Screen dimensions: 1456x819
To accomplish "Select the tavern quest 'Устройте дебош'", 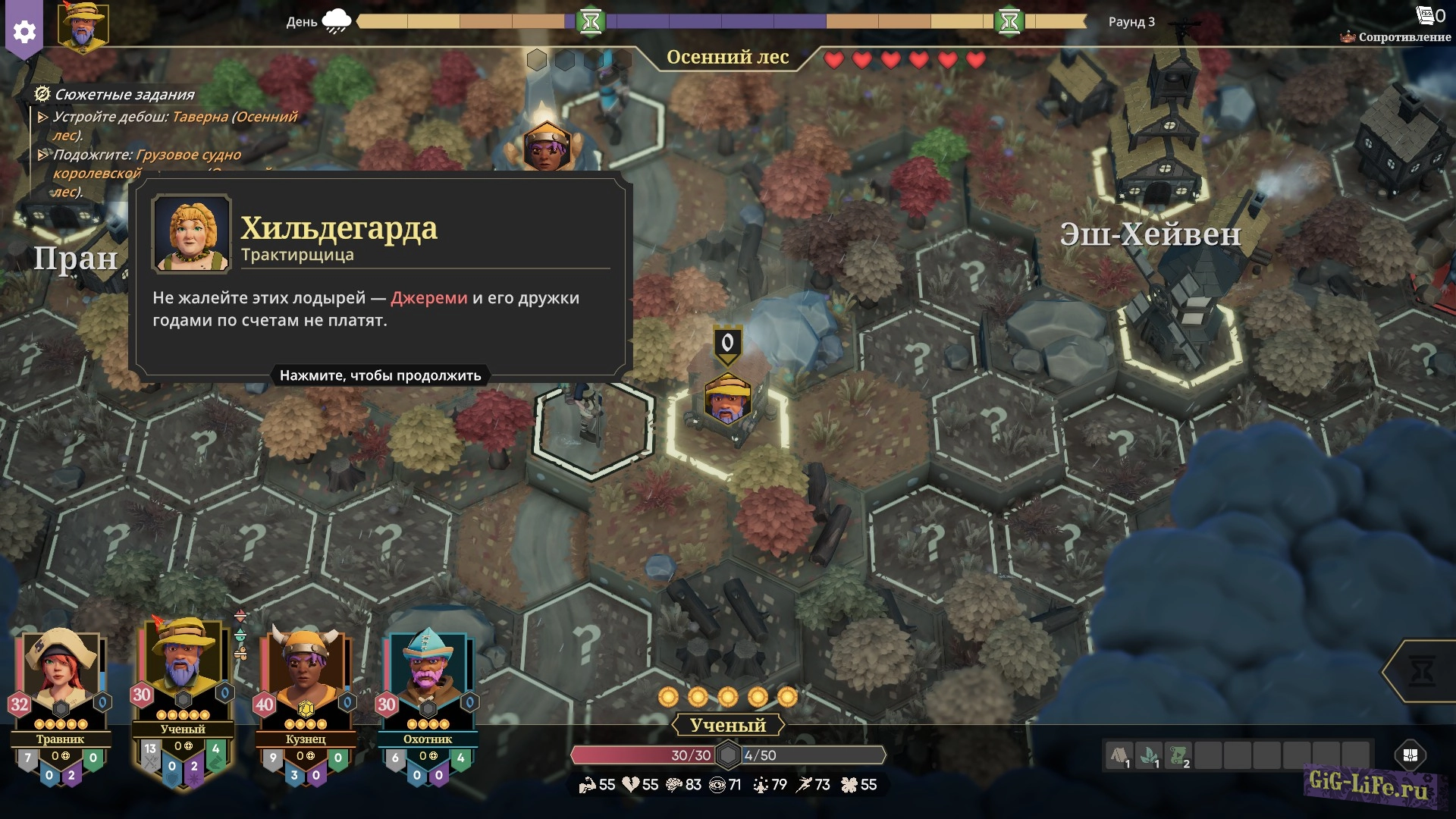I will [174, 125].
